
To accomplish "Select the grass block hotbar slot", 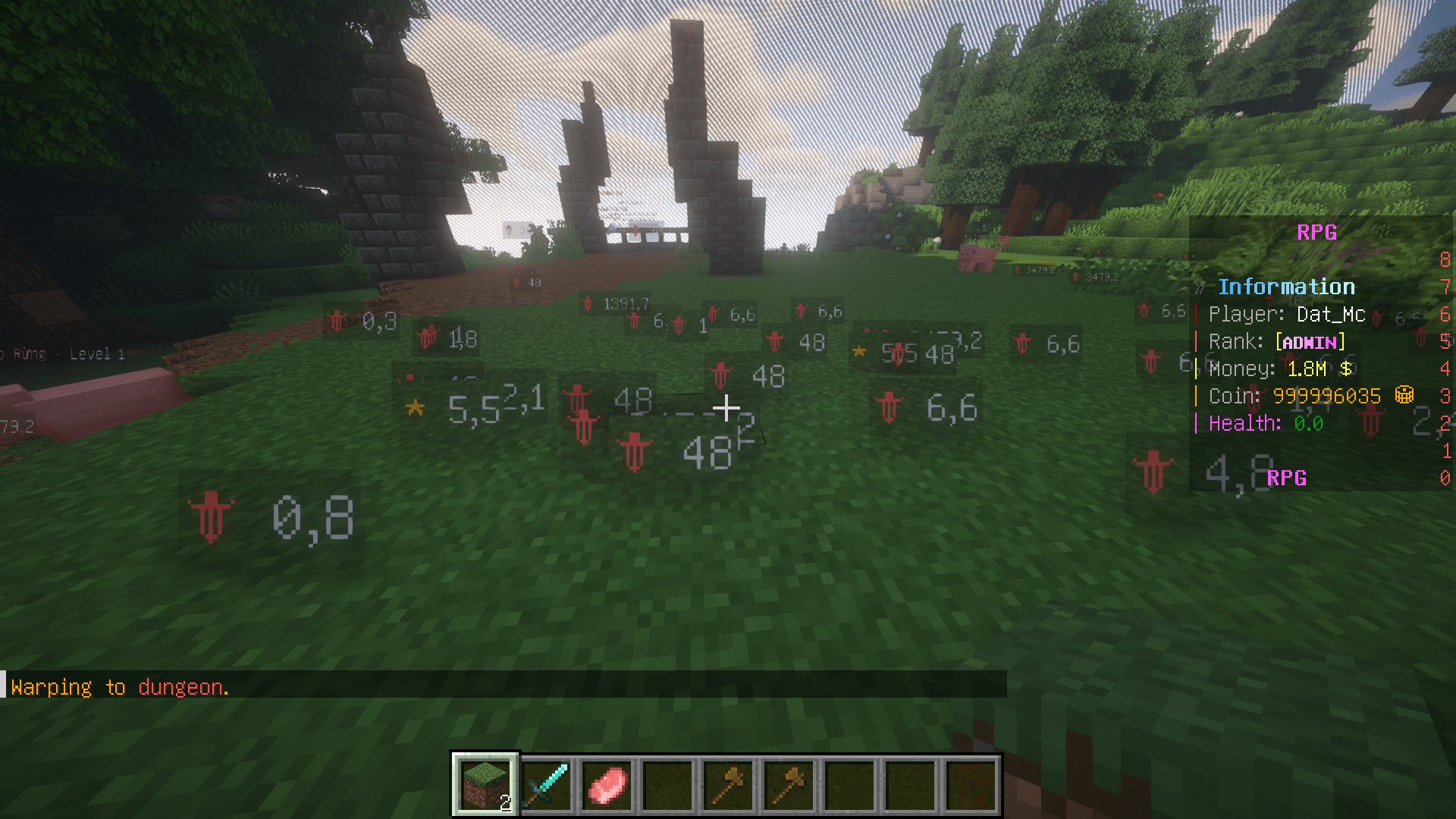I will [485, 784].
